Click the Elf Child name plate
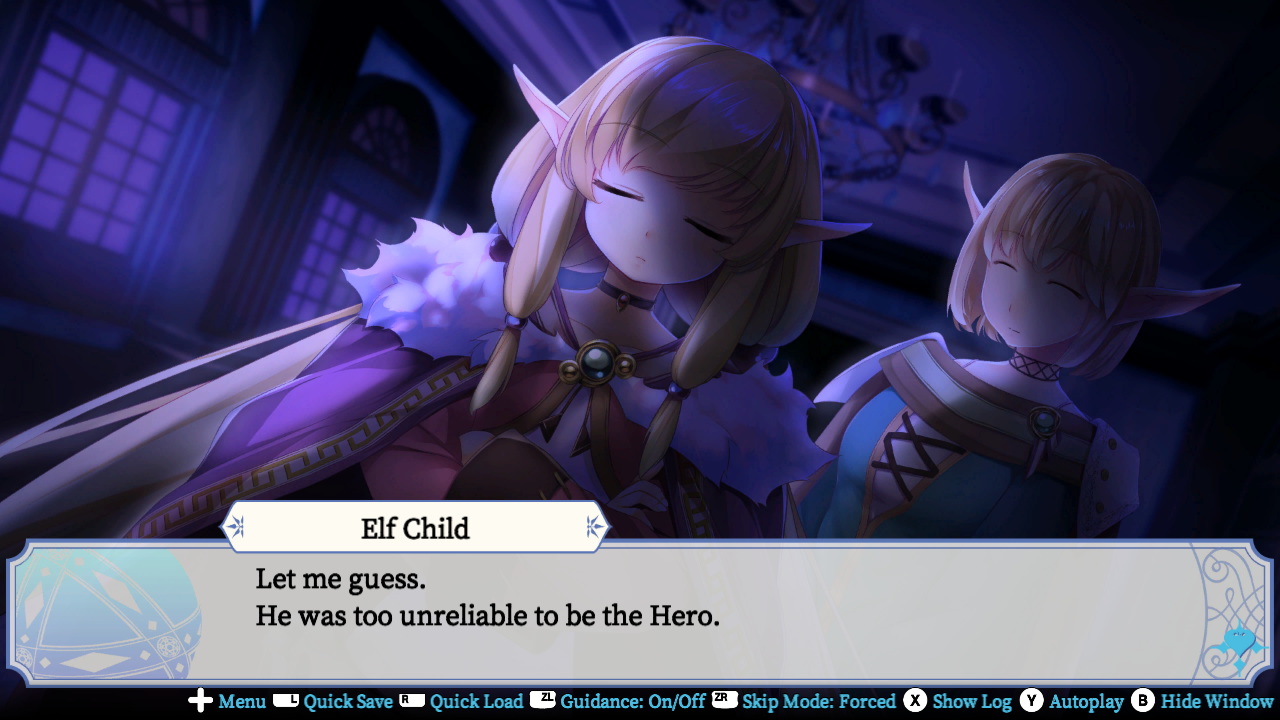 pos(416,528)
